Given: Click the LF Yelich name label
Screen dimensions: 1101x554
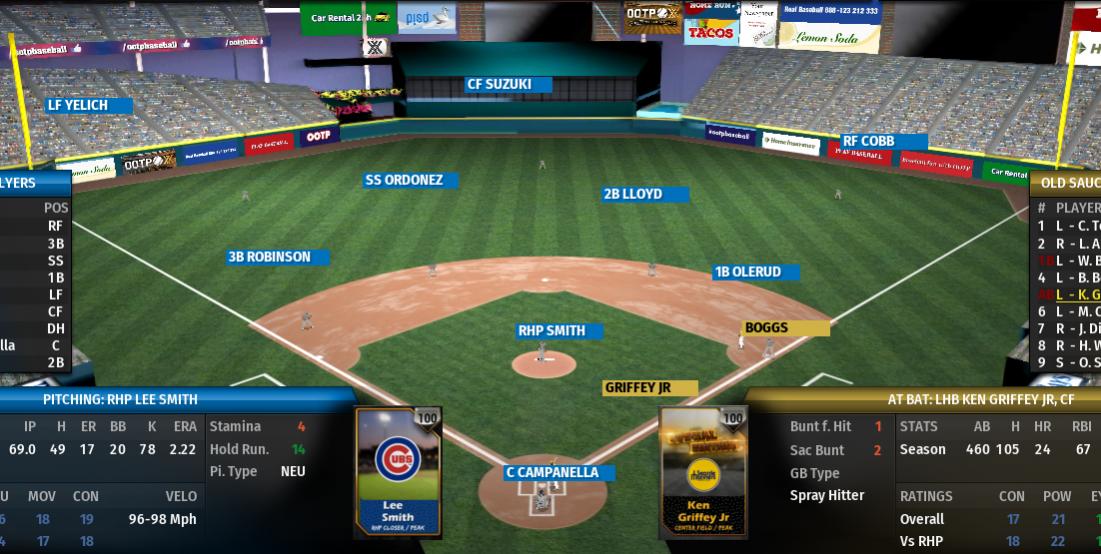Looking at the screenshot, I should tap(90, 105).
